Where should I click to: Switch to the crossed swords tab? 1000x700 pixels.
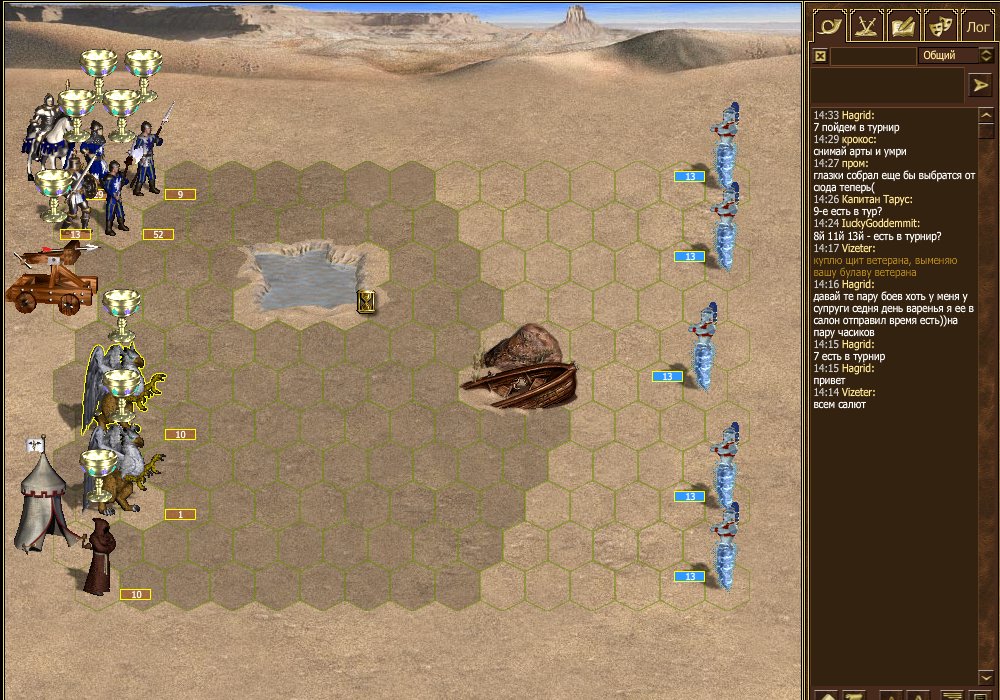coord(867,25)
